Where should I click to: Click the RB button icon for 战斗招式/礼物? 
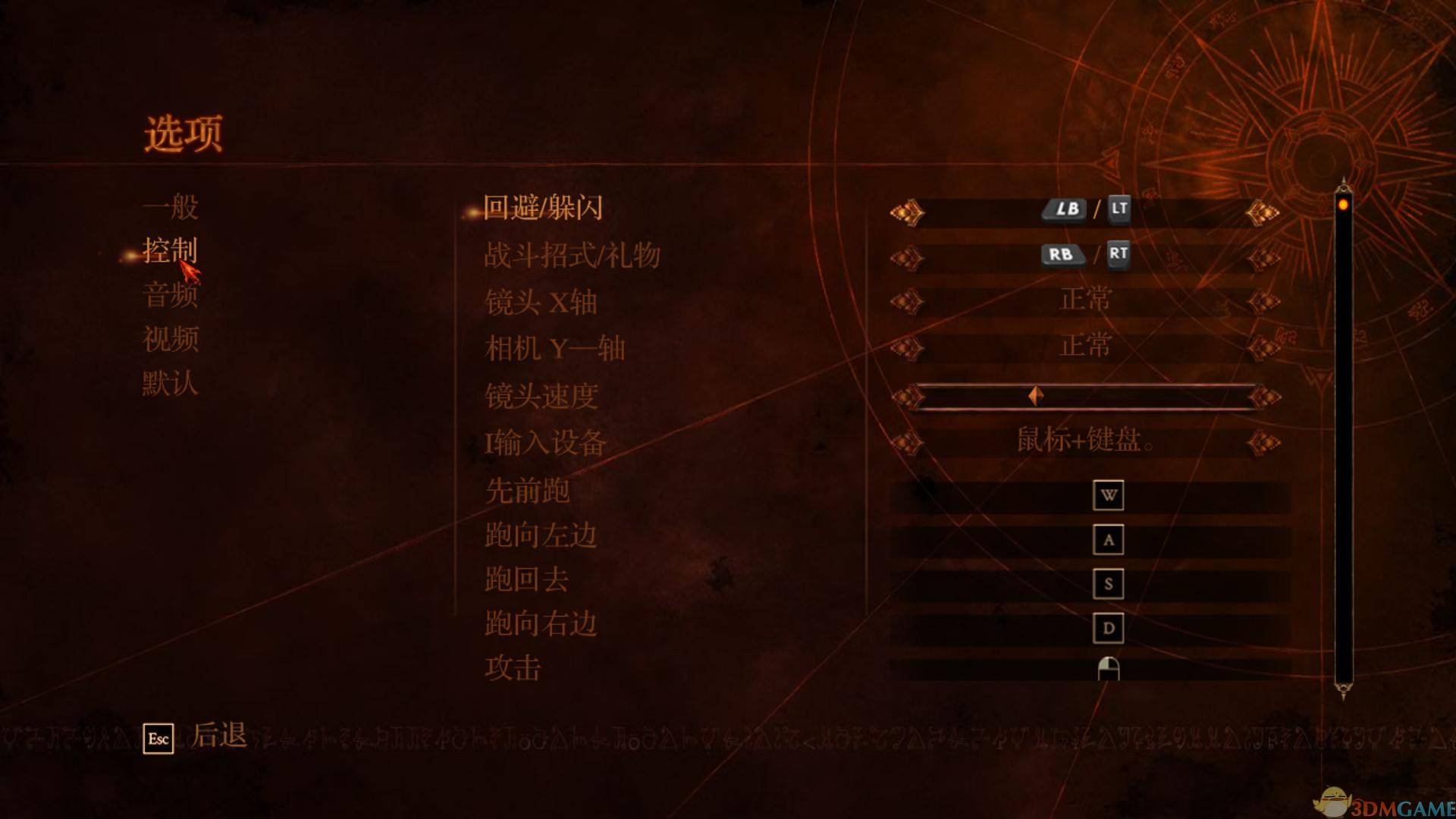pos(1063,256)
